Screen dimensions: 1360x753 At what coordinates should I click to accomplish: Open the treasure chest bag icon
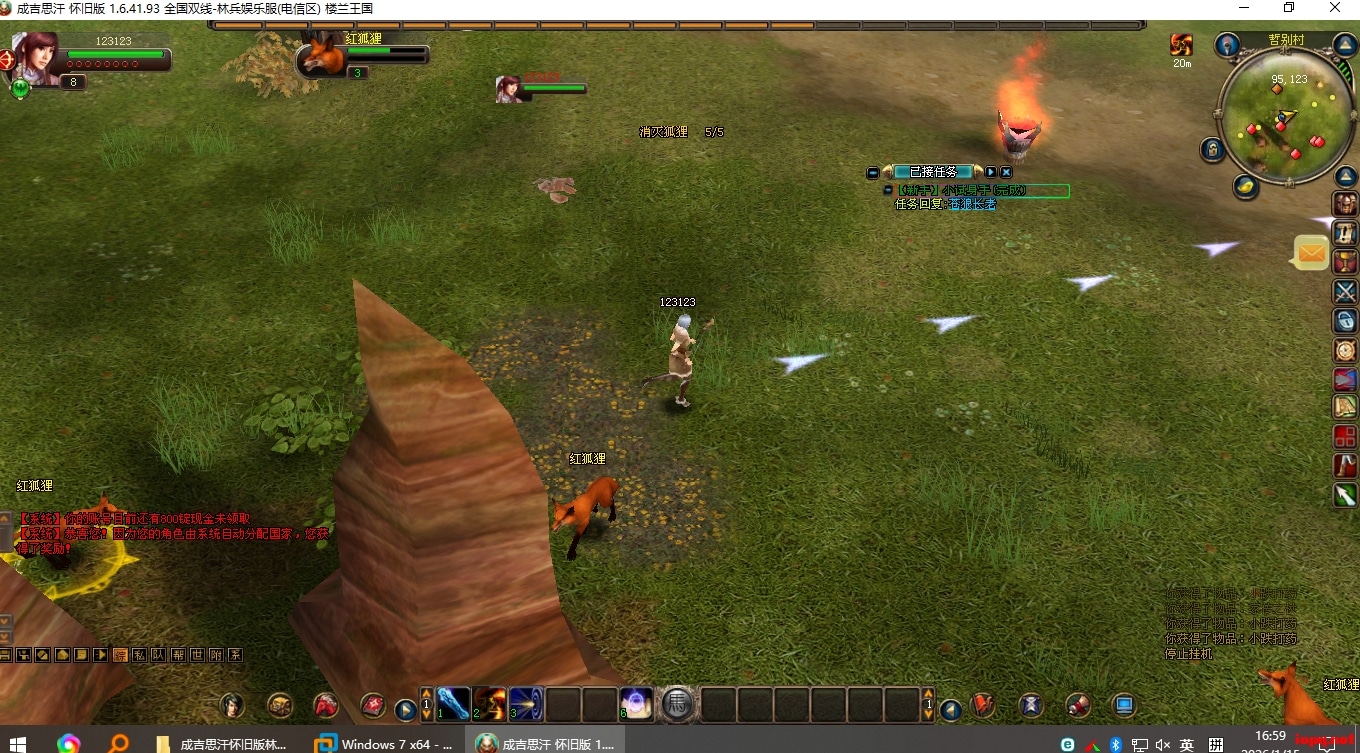[280, 705]
